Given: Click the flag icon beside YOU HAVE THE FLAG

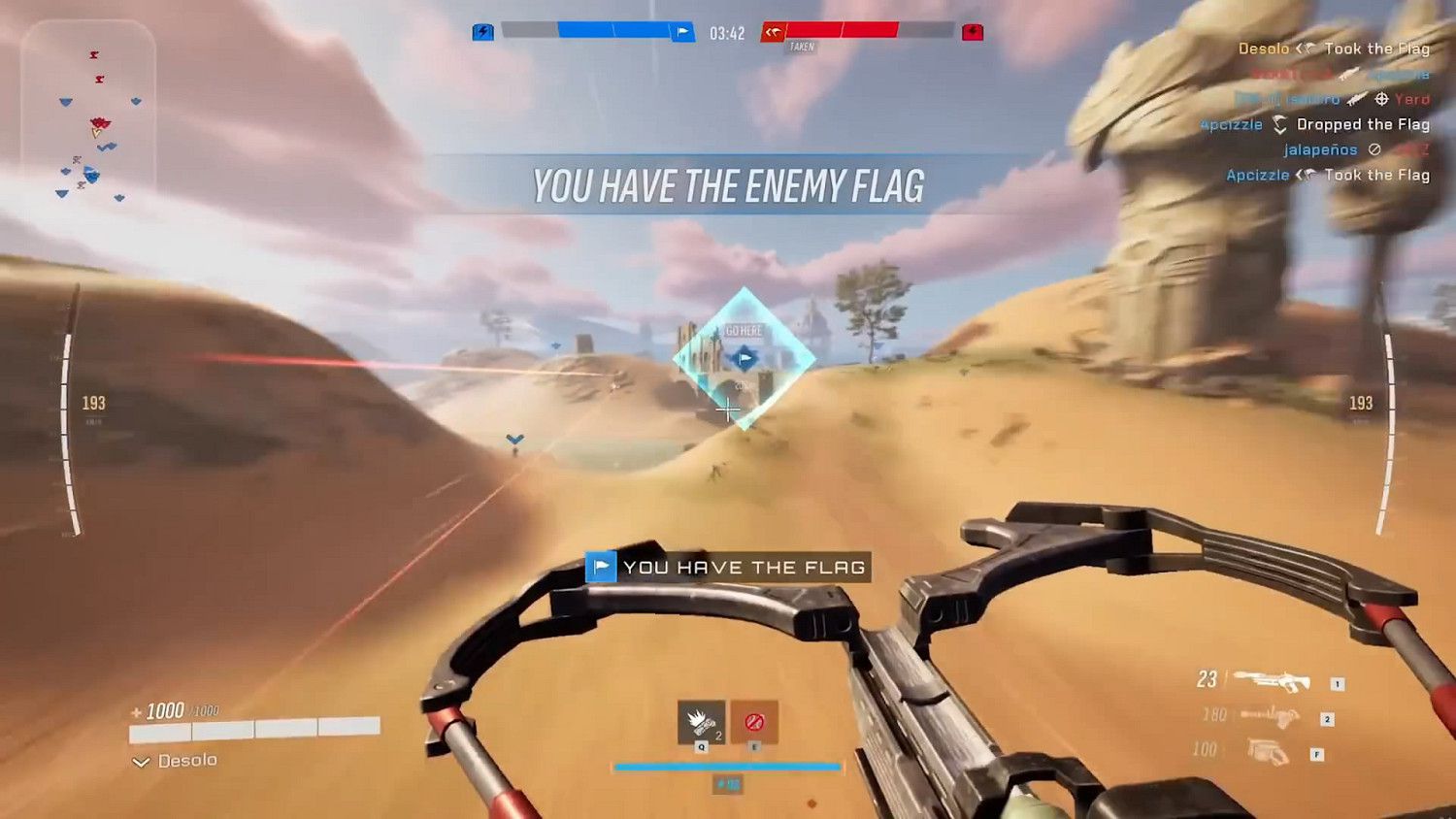Looking at the screenshot, I should [602, 567].
